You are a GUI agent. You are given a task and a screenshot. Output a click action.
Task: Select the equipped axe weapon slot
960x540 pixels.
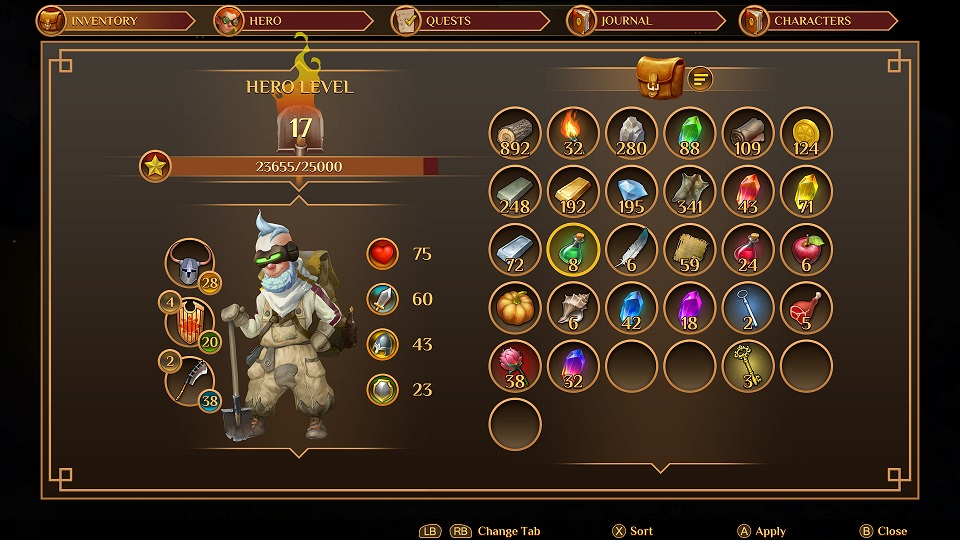point(190,381)
